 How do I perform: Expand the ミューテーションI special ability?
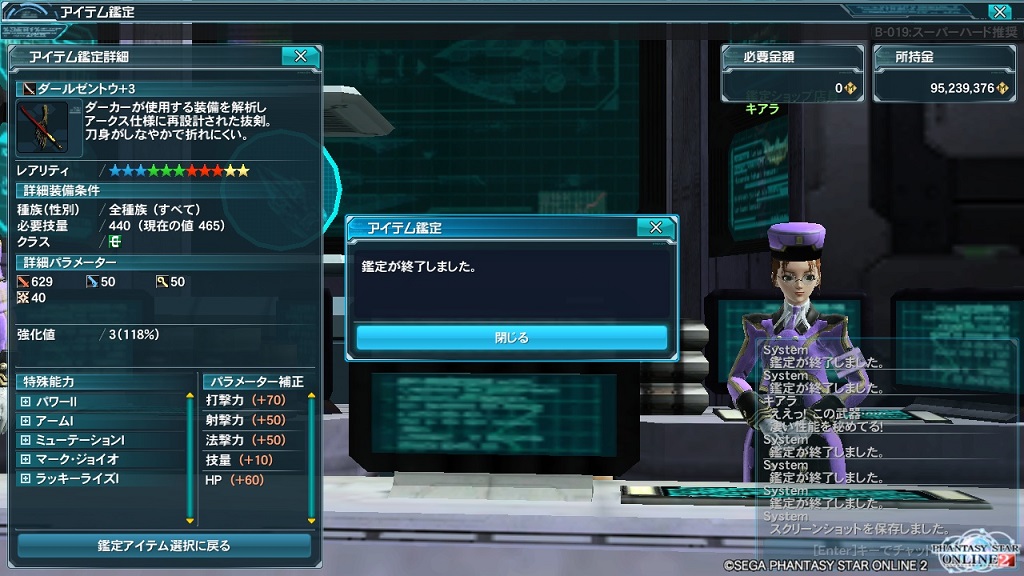tap(26, 440)
